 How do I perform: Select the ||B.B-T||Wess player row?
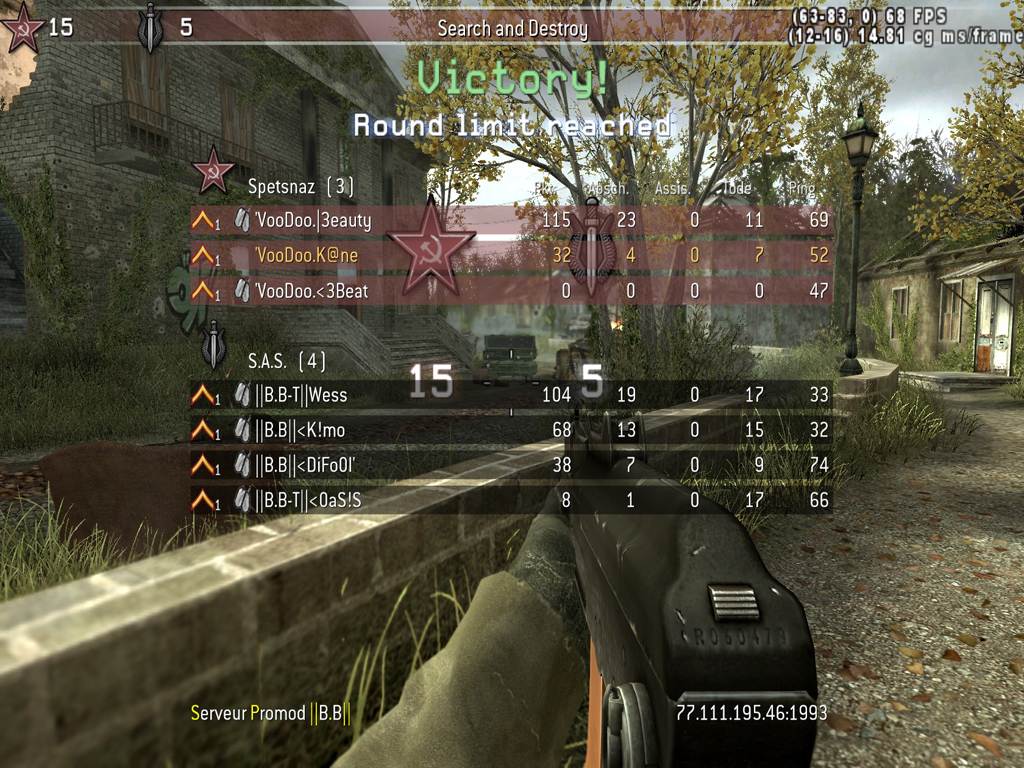(x=510, y=395)
